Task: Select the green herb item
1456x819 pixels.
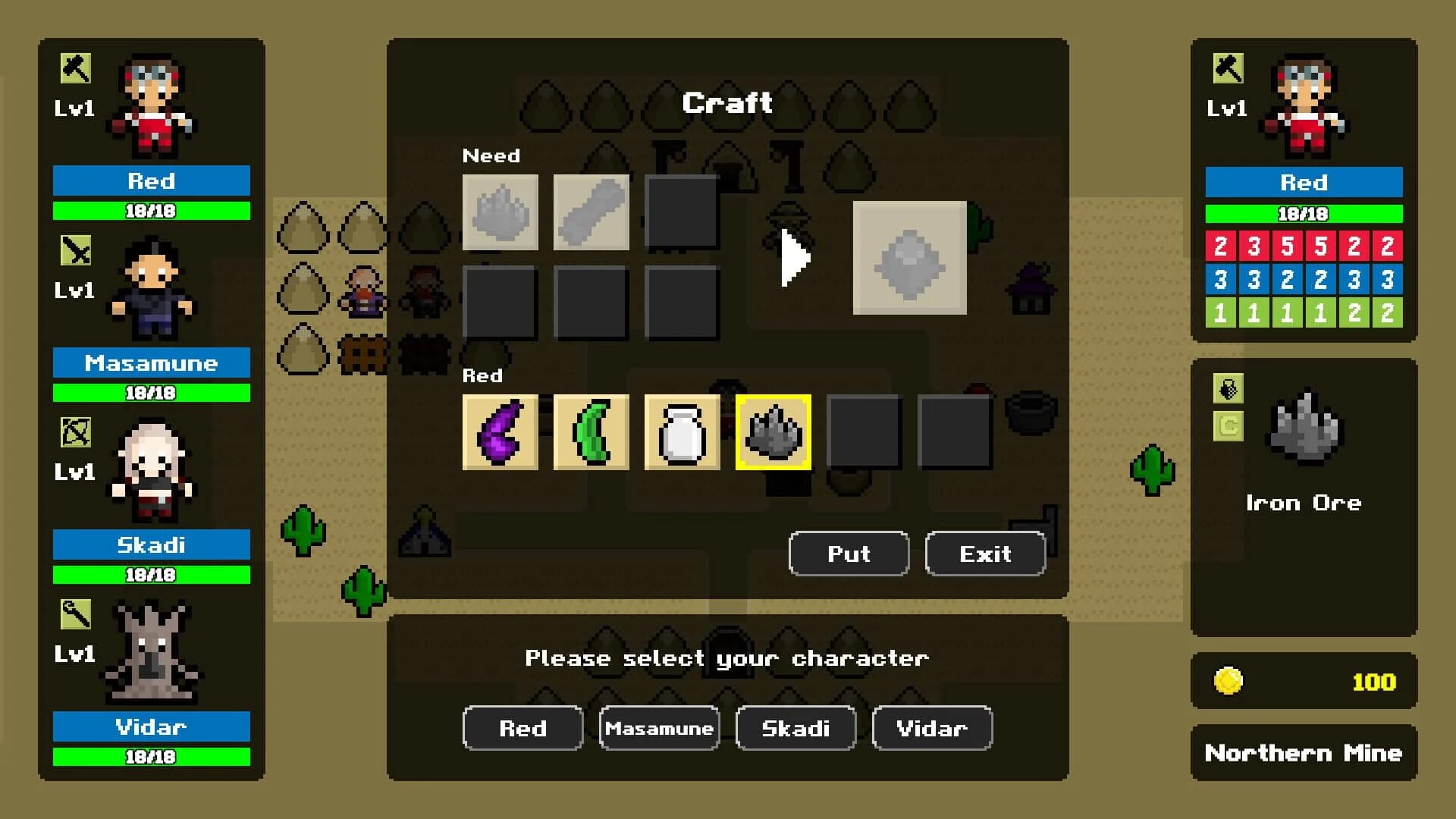Action: pos(591,432)
